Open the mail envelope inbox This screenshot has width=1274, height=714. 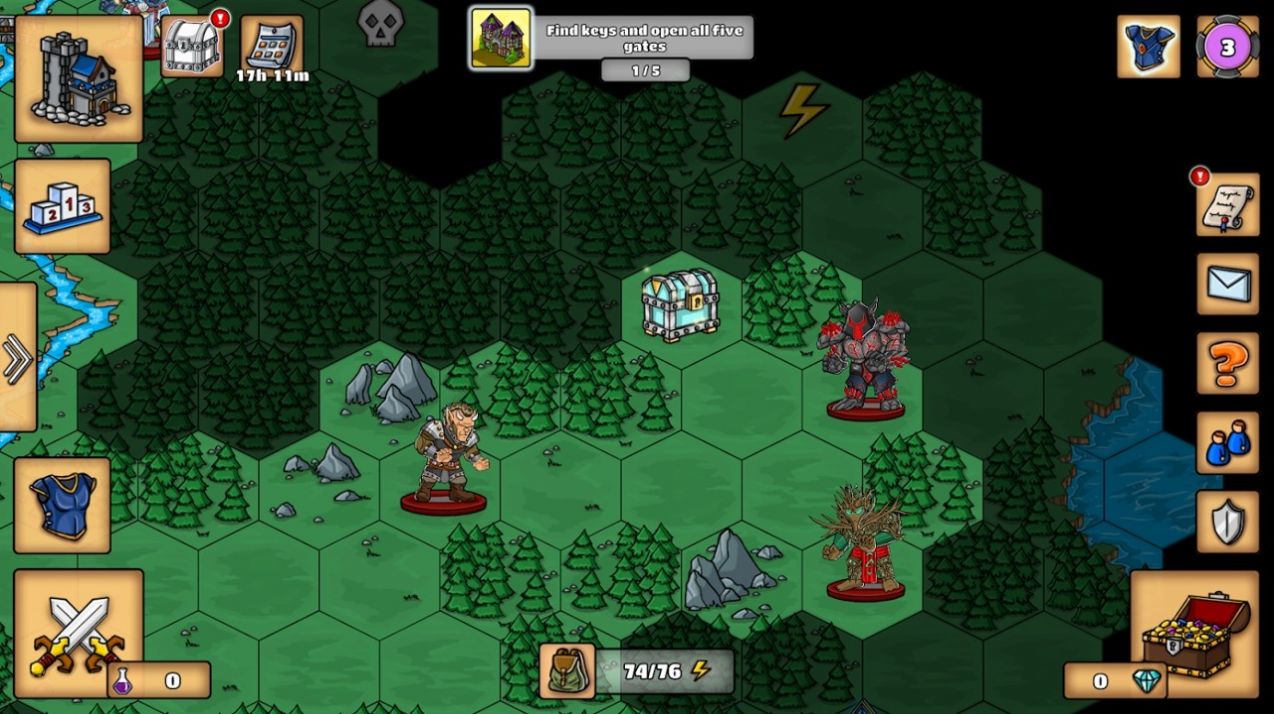click(1227, 284)
